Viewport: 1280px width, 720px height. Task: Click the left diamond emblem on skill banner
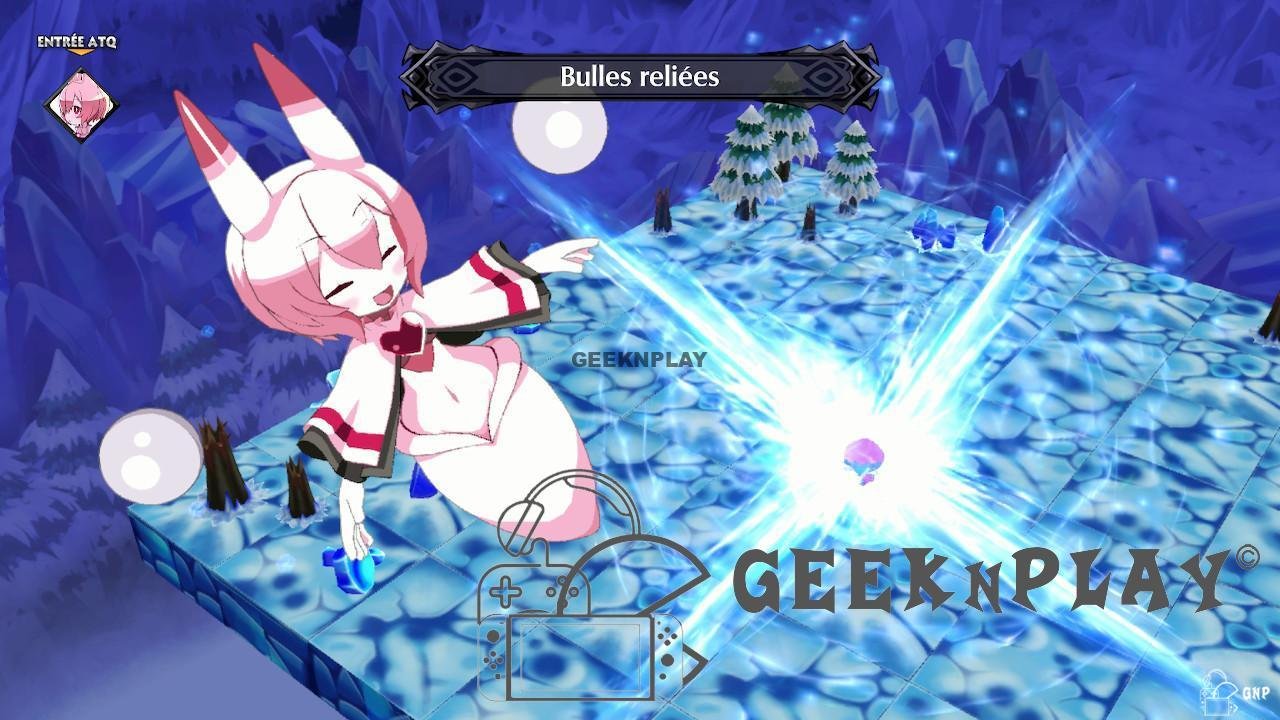[x=455, y=77]
